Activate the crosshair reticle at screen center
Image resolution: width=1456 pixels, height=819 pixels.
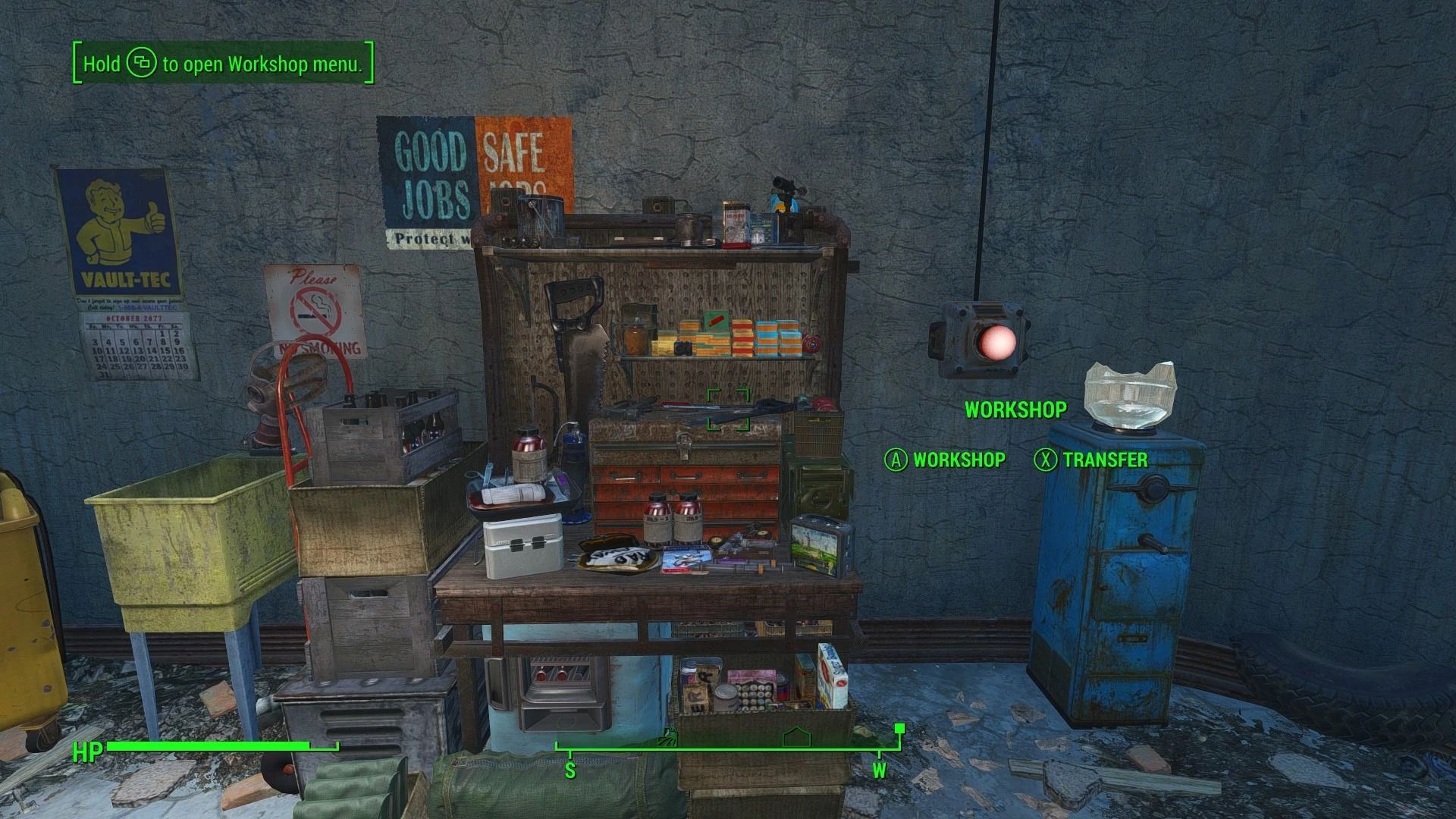[x=730, y=410]
